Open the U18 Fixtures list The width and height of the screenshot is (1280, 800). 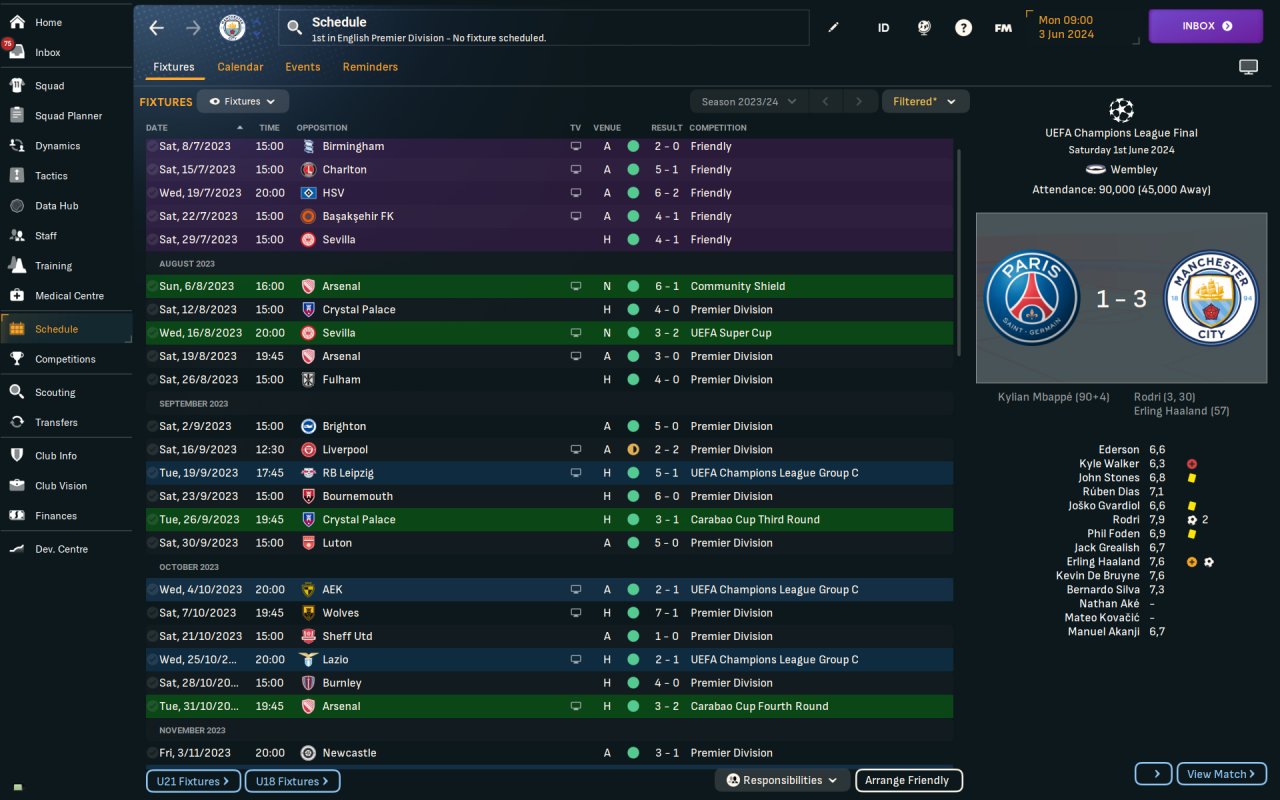pos(292,781)
